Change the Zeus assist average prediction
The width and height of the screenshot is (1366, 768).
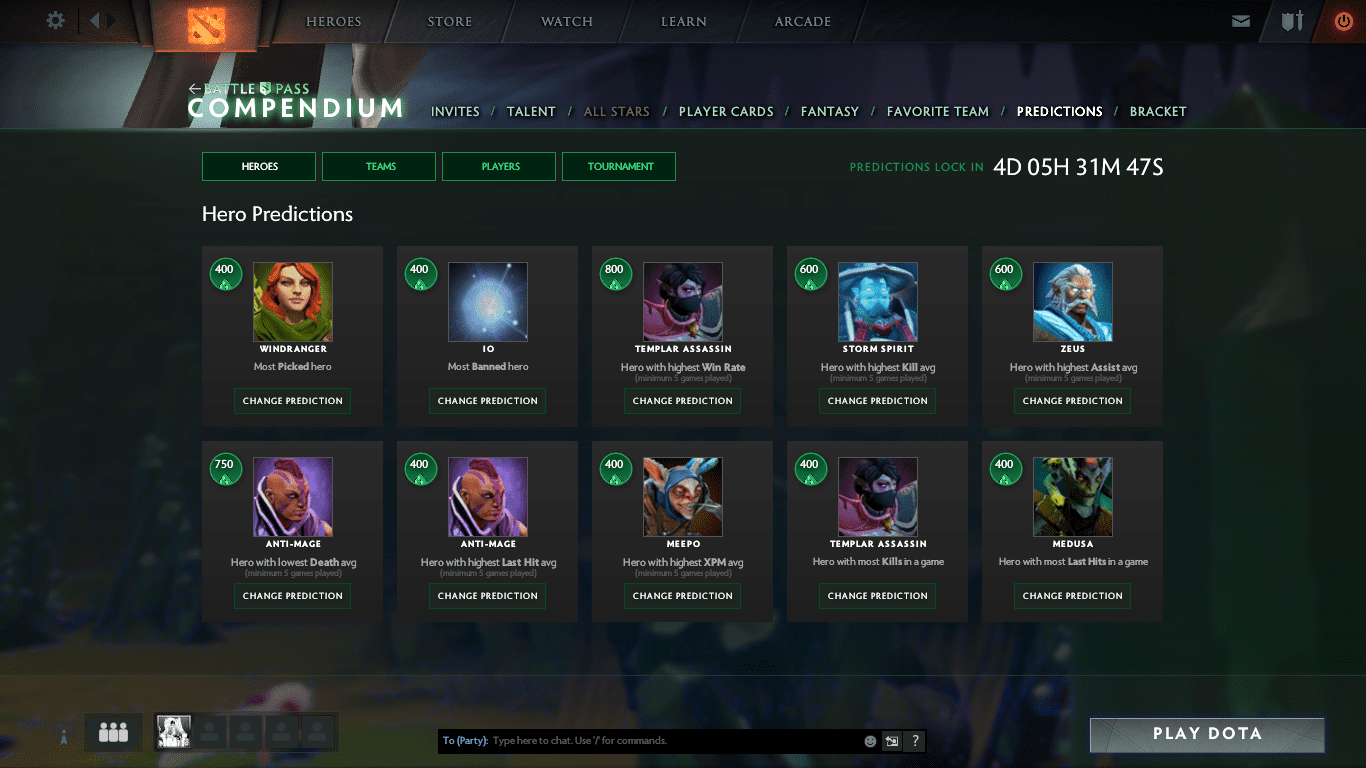(x=1073, y=401)
